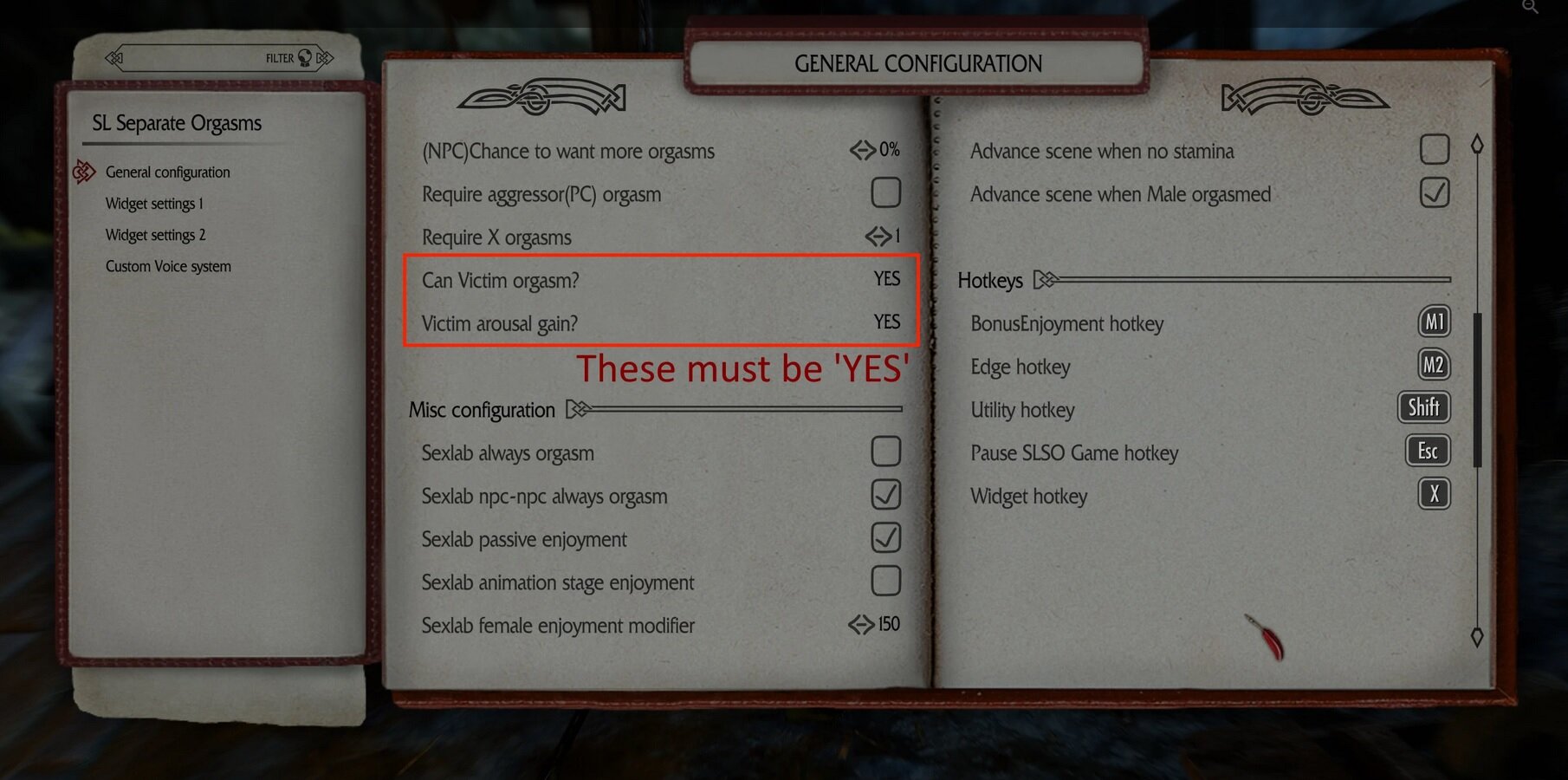
Task: Open the Widget settings 1 page
Action: [153, 204]
